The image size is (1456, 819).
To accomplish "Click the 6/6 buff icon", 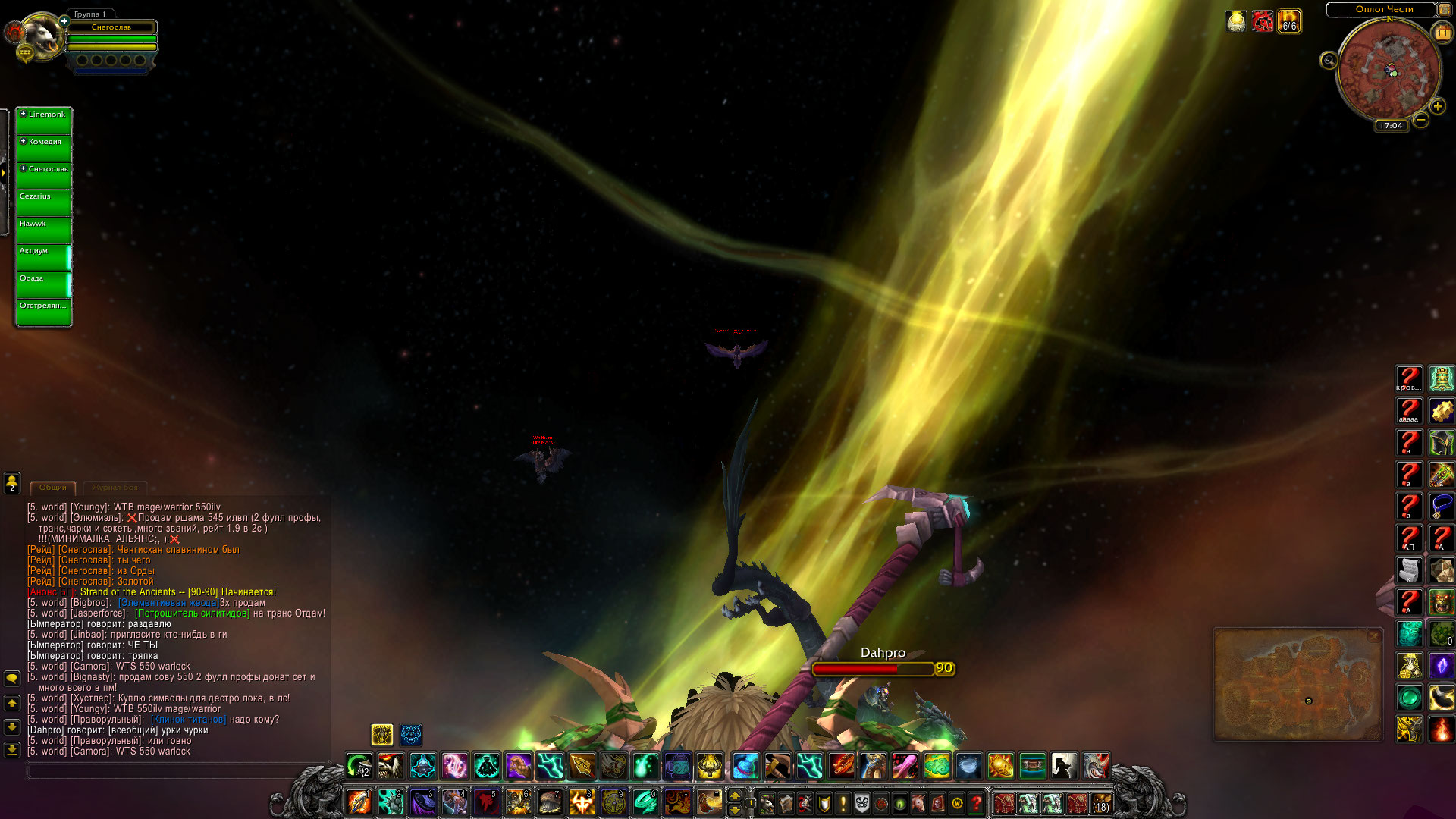I will (1289, 21).
